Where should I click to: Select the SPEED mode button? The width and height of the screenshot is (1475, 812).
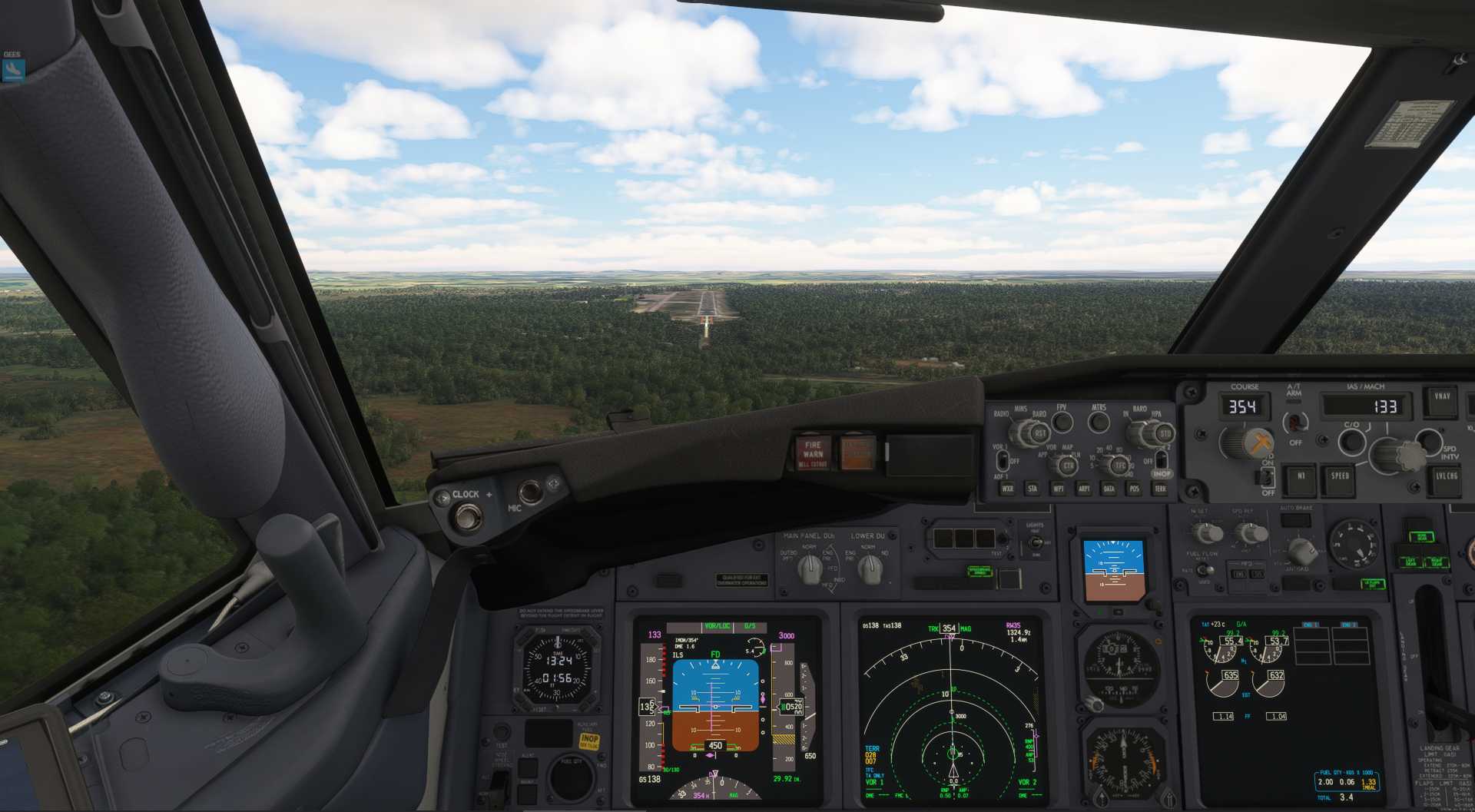(x=1340, y=477)
